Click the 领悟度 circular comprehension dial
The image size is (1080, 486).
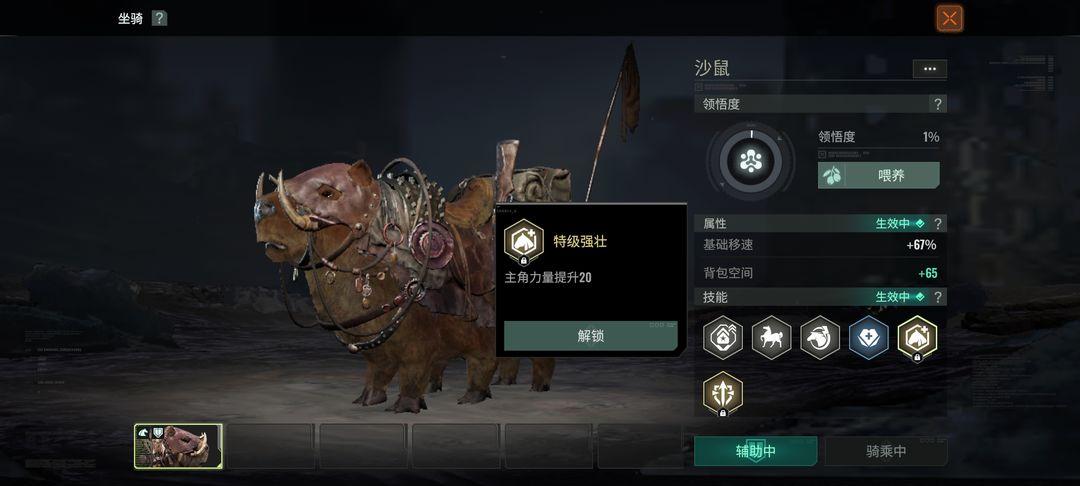click(751, 161)
